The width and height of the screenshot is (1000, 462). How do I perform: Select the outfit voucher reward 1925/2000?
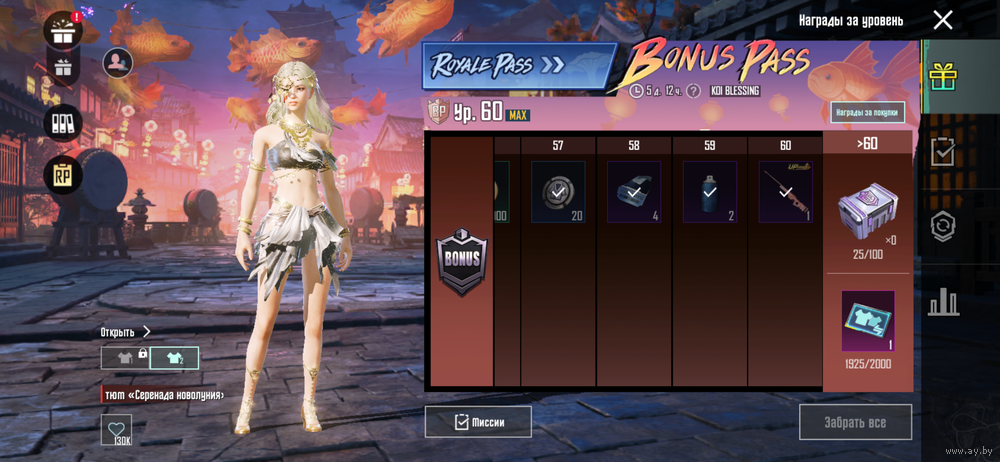[867, 321]
